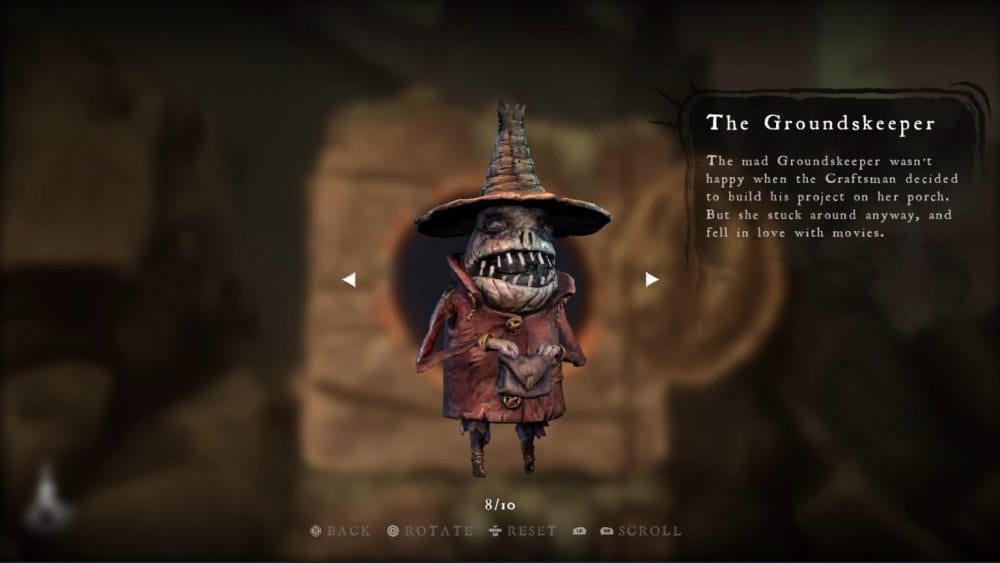Show the previous character with left arrow
Viewport: 1000px width, 563px height.
(349, 280)
